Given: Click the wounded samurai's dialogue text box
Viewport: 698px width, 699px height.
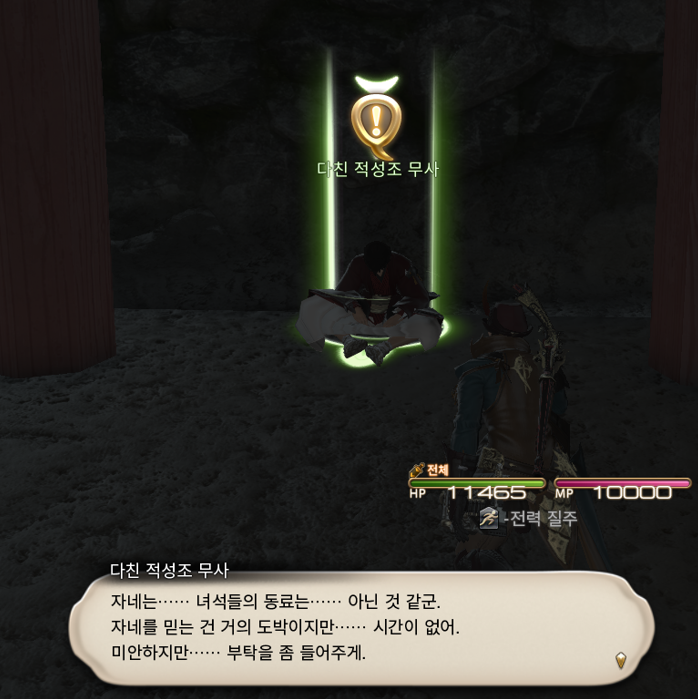Looking at the screenshot, I should tap(360, 628).
